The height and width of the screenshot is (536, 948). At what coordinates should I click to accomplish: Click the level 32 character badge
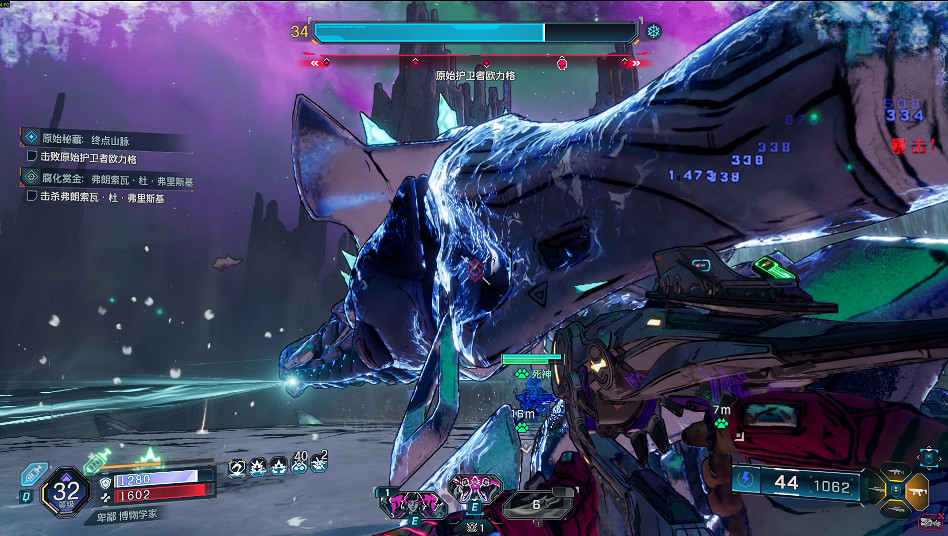pos(66,491)
